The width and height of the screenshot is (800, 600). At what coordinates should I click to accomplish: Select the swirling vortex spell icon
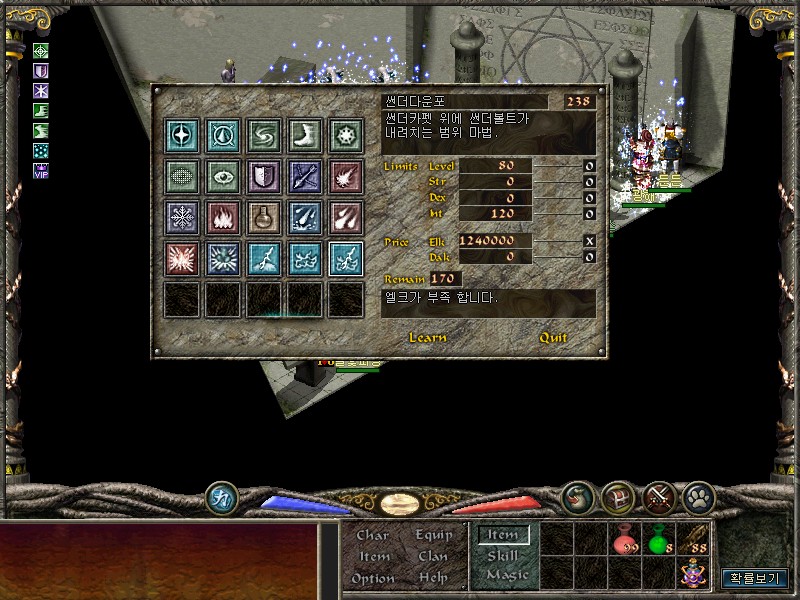pyautogui.click(x=265, y=135)
